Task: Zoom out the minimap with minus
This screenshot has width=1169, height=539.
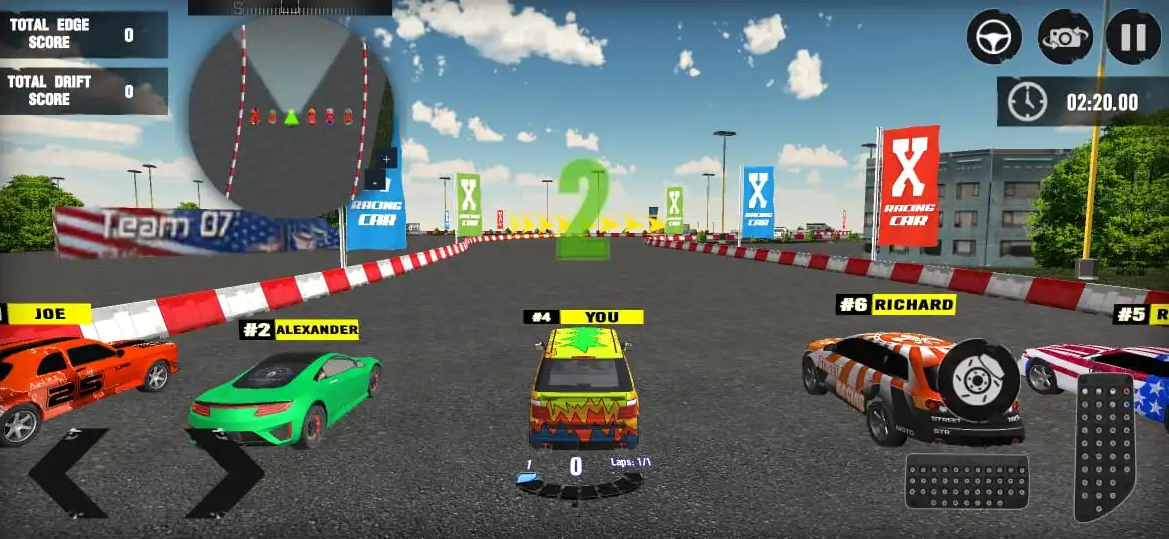Action: [x=375, y=181]
